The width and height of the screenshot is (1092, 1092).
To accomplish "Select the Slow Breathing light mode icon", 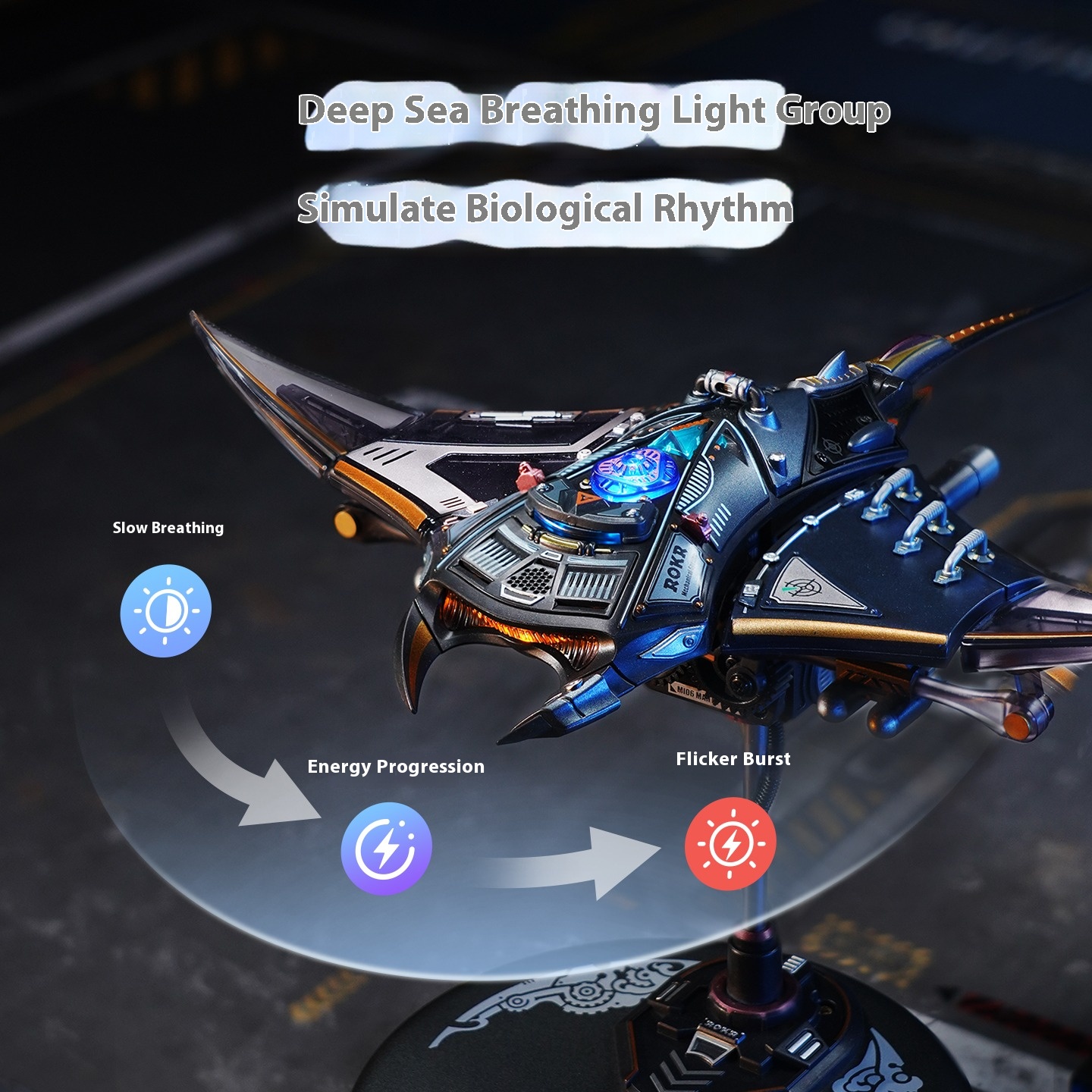I will click(165, 610).
